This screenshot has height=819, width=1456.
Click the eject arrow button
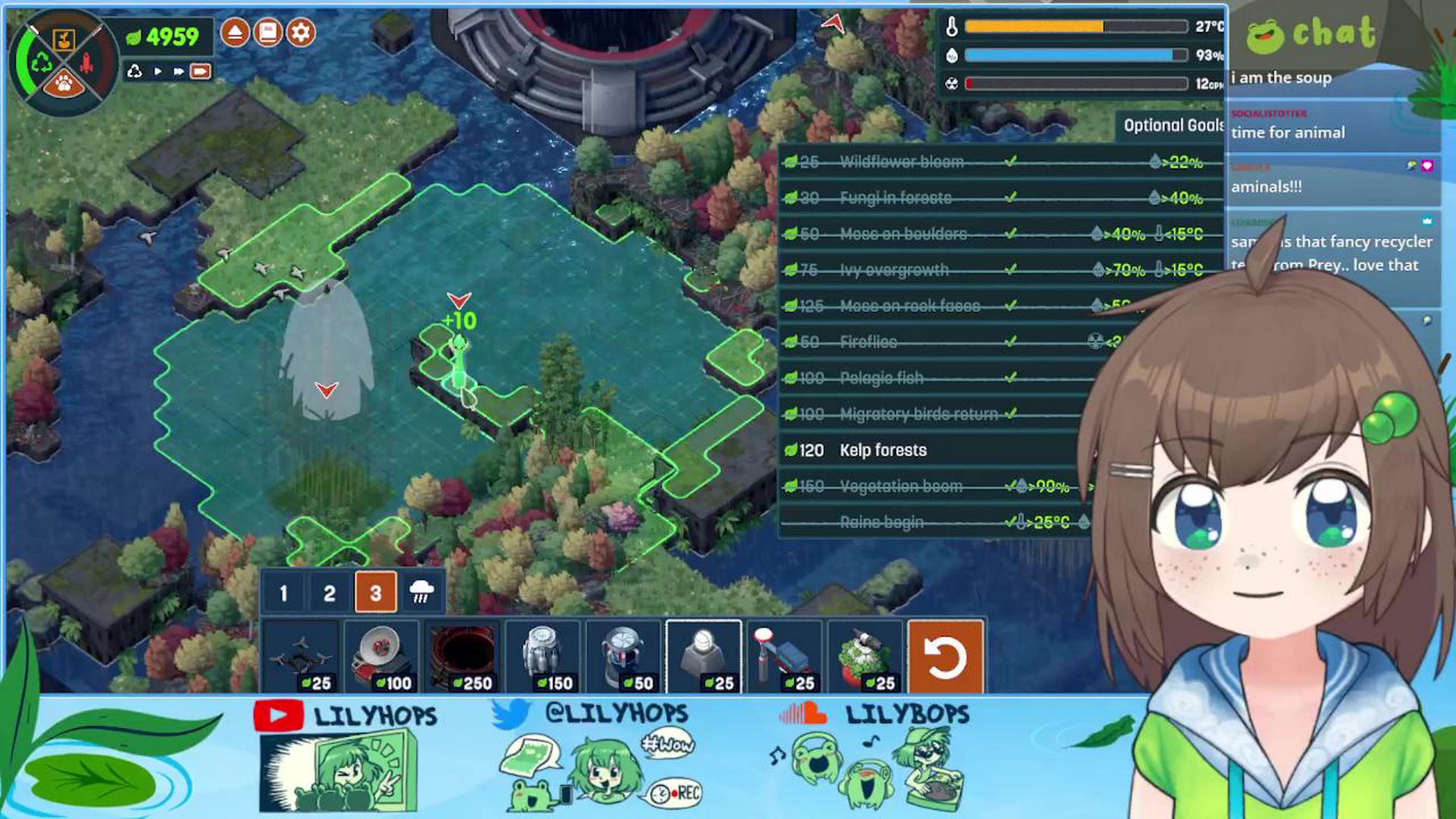click(x=235, y=33)
